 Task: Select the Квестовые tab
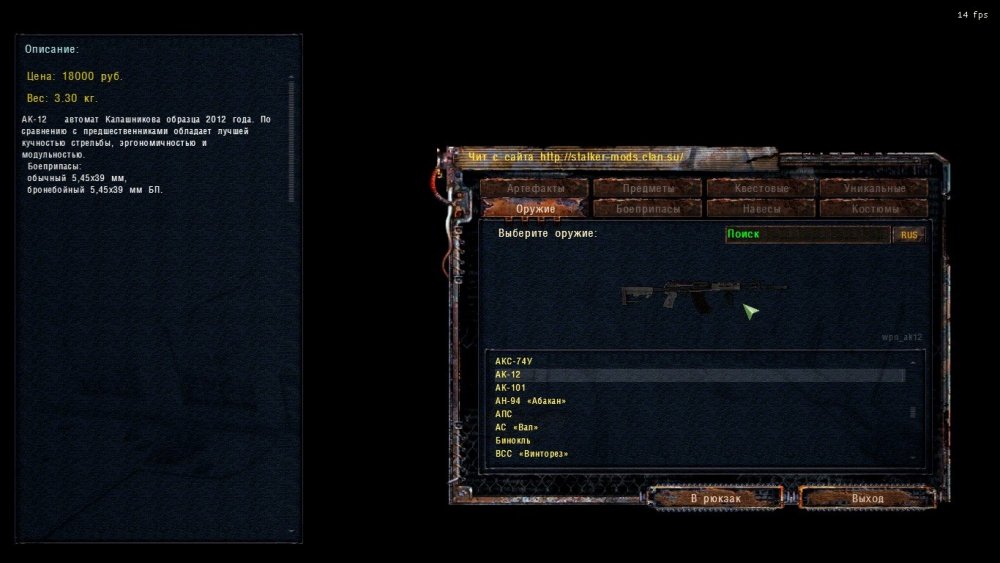pos(760,188)
